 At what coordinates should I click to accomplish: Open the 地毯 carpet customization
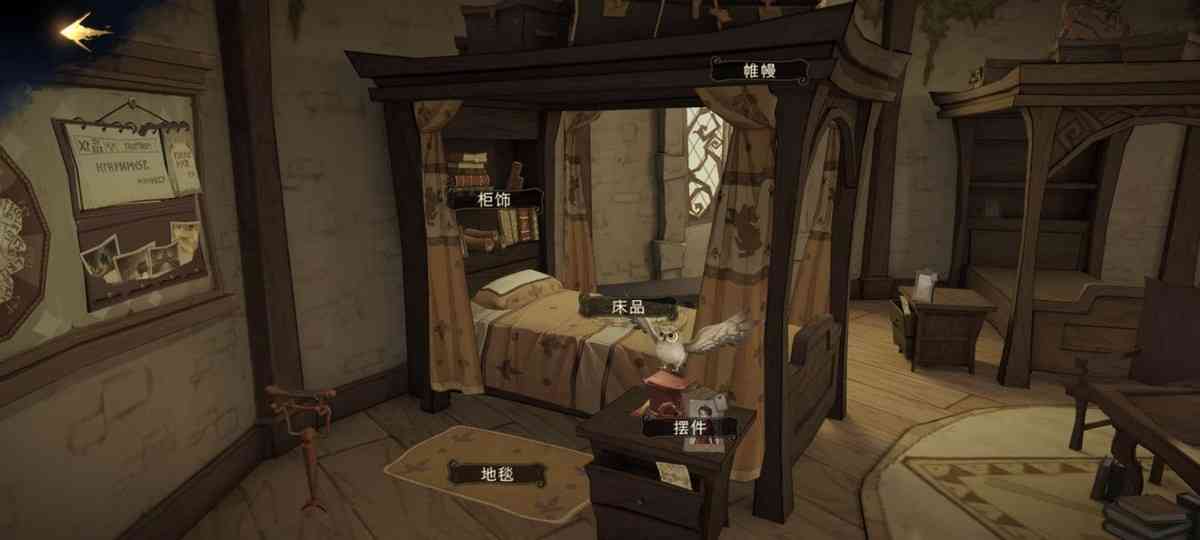coord(497,473)
